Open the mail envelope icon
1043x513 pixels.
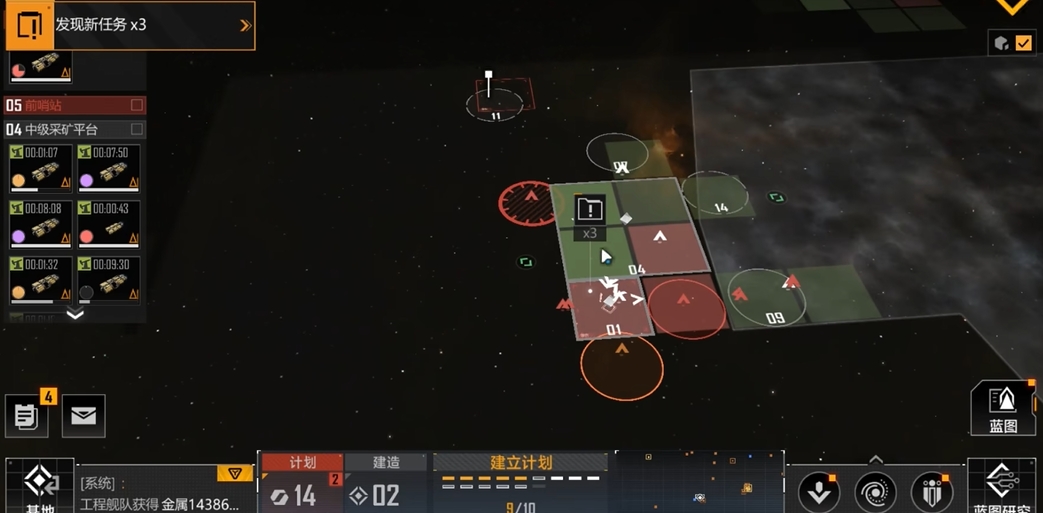84,416
